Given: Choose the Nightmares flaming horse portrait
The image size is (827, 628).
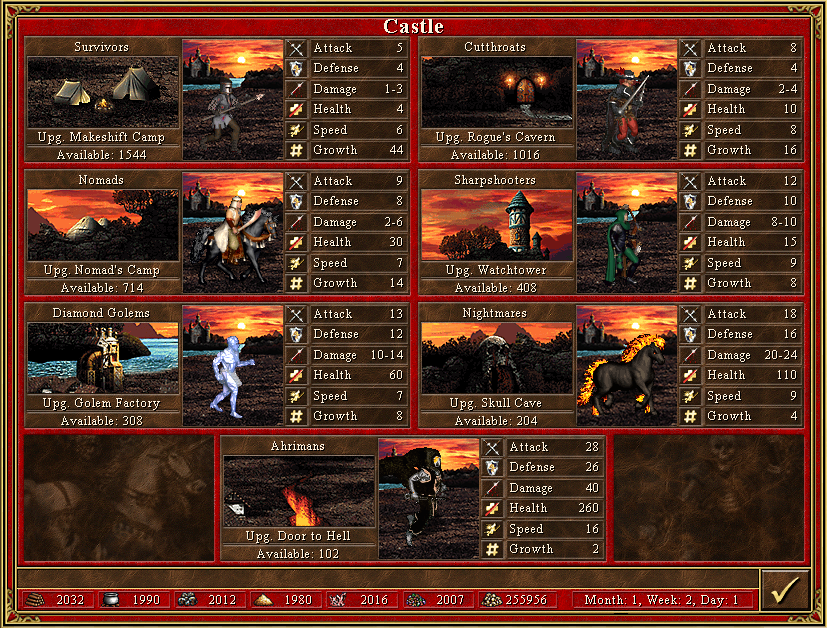Looking at the screenshot, I should (x=627, y=366).
